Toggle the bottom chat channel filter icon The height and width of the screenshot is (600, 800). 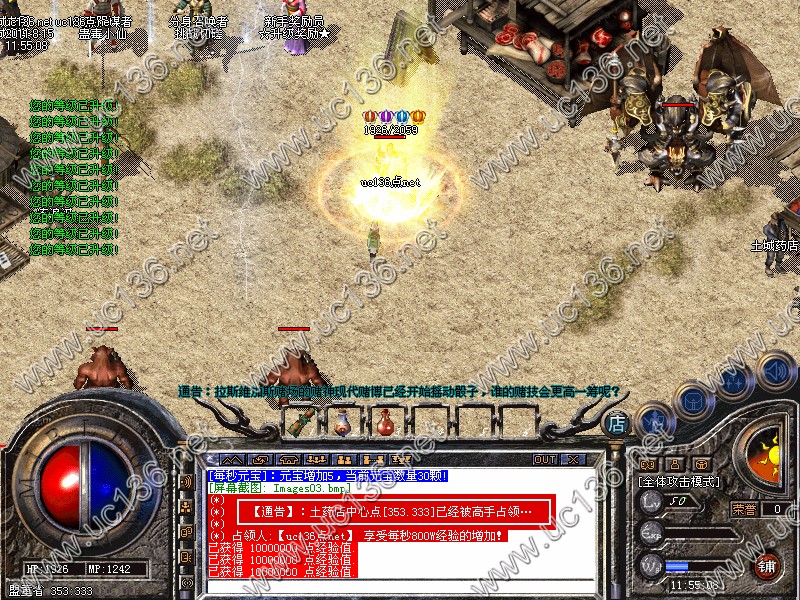point(186,581)
